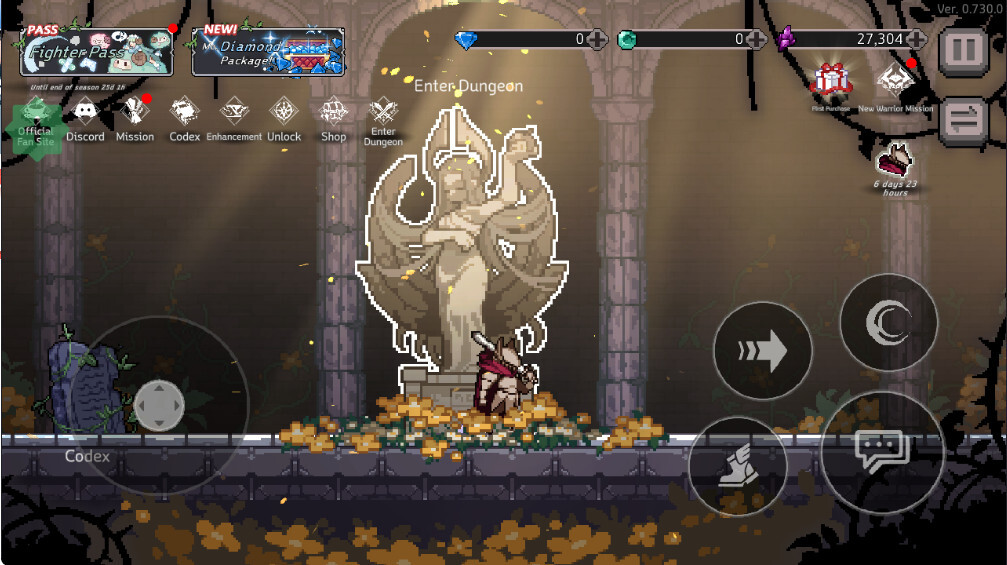The height and width of the screenshot is (565, 1007).
Task: Open the Diamond Package offer
Action: pos(268,51)
